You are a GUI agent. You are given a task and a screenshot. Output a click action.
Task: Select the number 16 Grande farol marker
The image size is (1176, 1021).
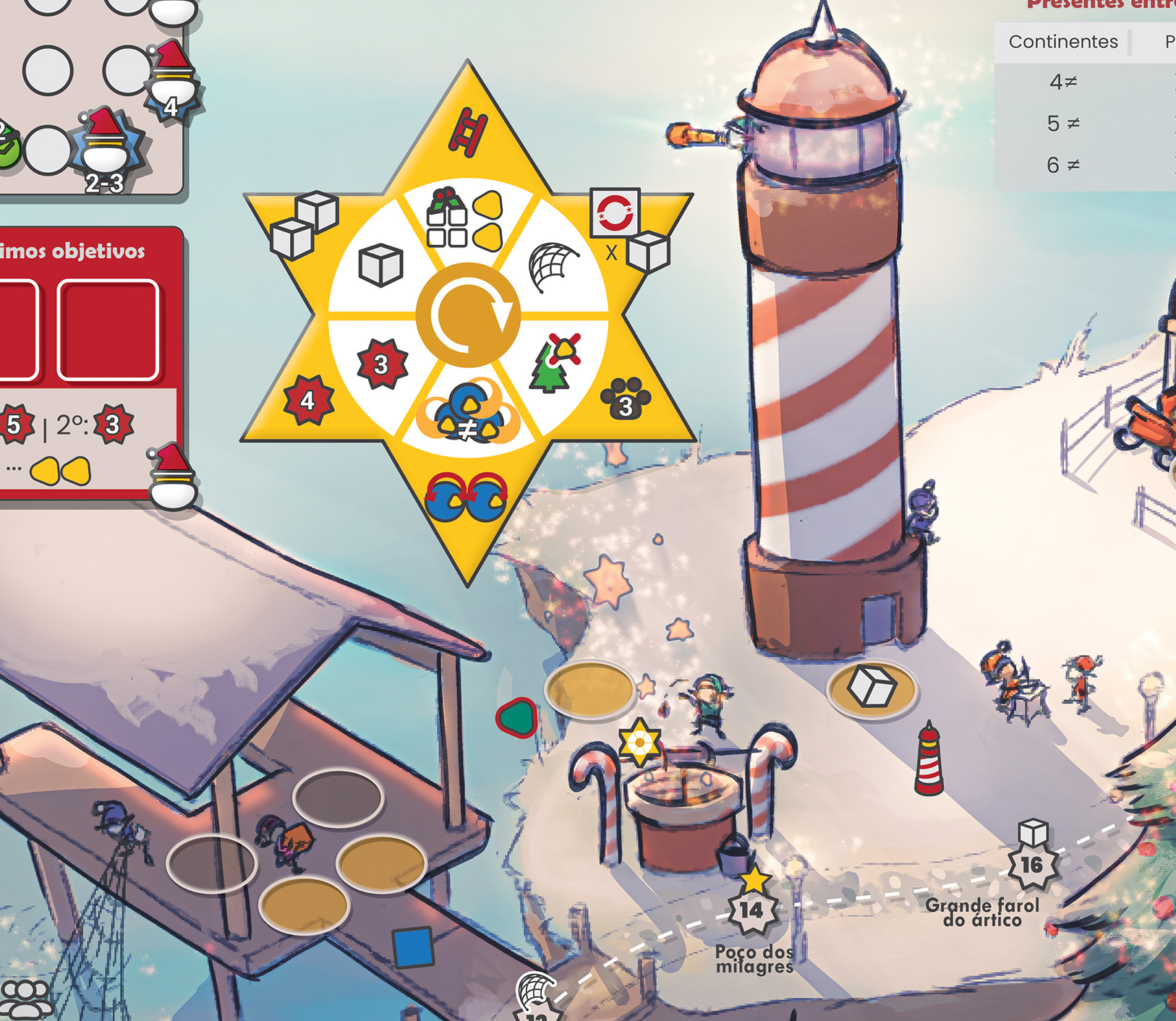[x=1031, y=864]
